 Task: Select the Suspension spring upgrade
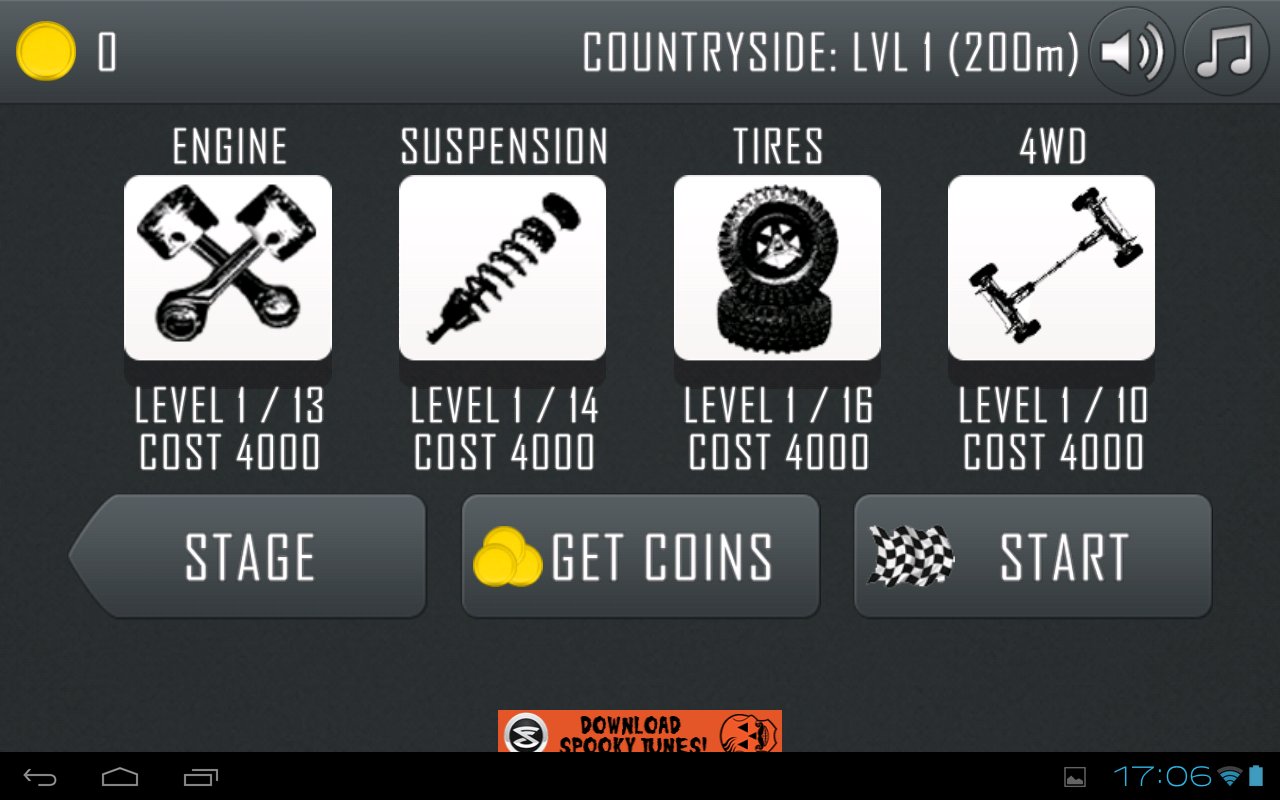[502, 268]
